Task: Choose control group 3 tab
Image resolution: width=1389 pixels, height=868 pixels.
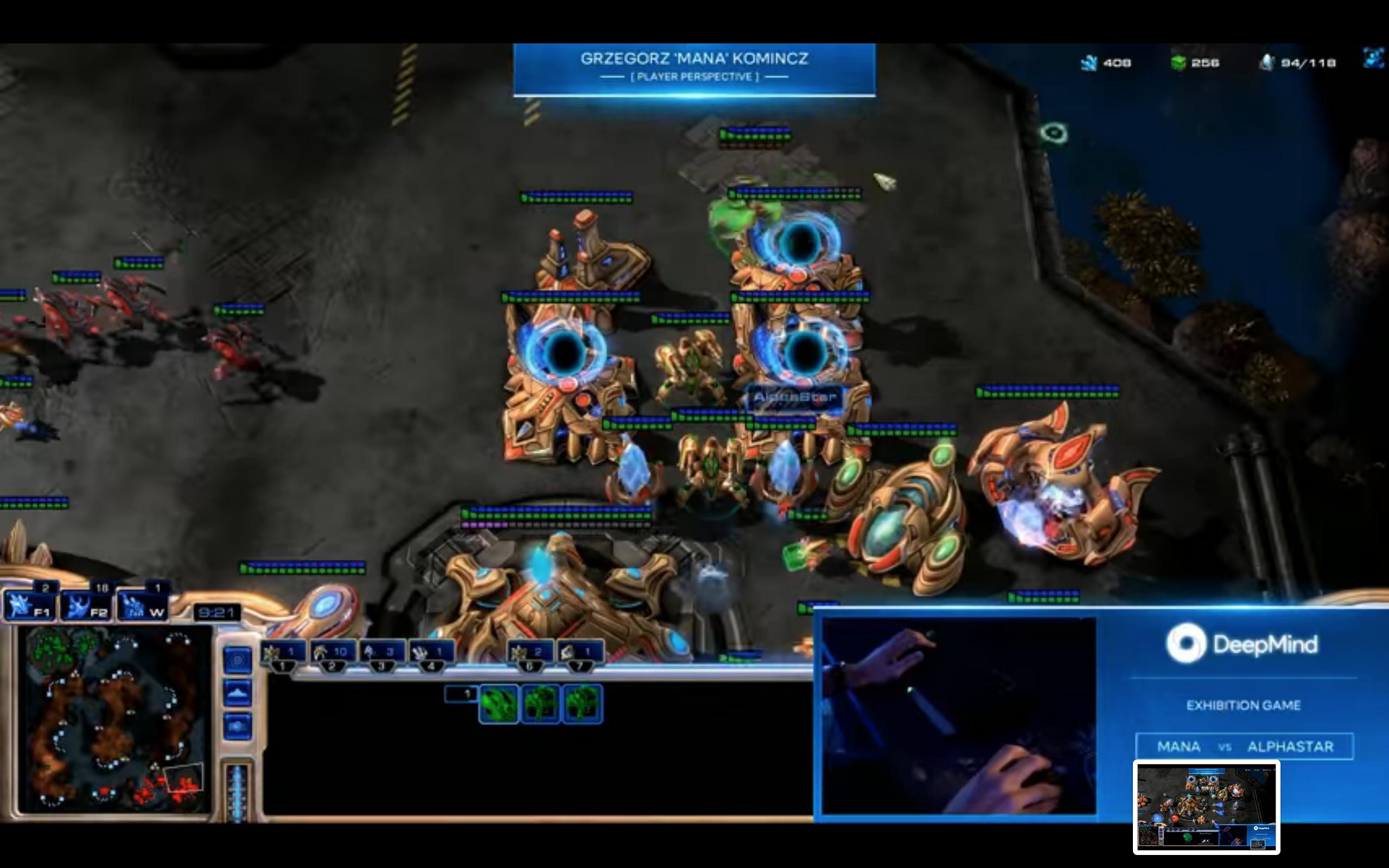Action: click(x=381, y=654)
